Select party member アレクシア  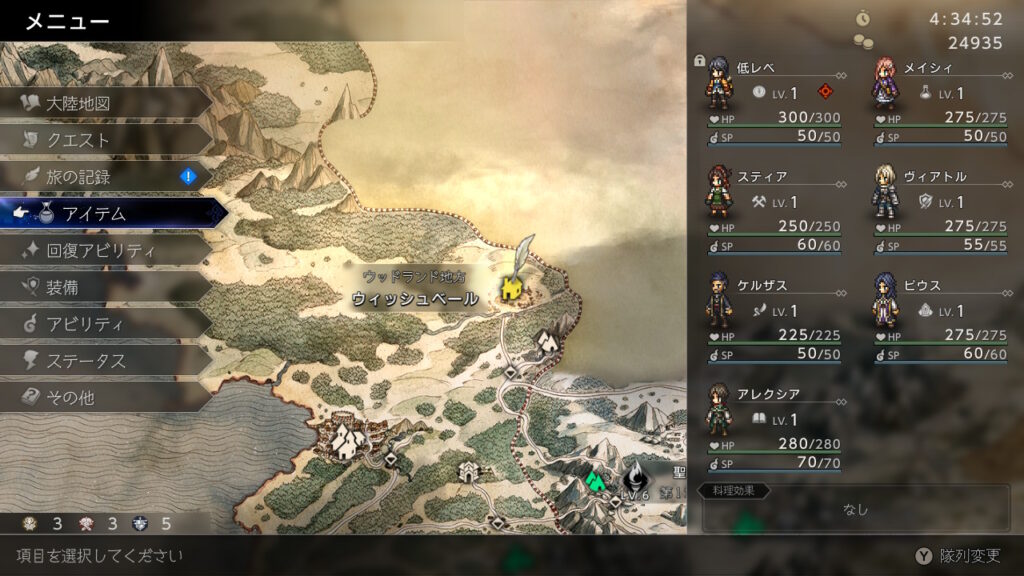tap(774, 427)
